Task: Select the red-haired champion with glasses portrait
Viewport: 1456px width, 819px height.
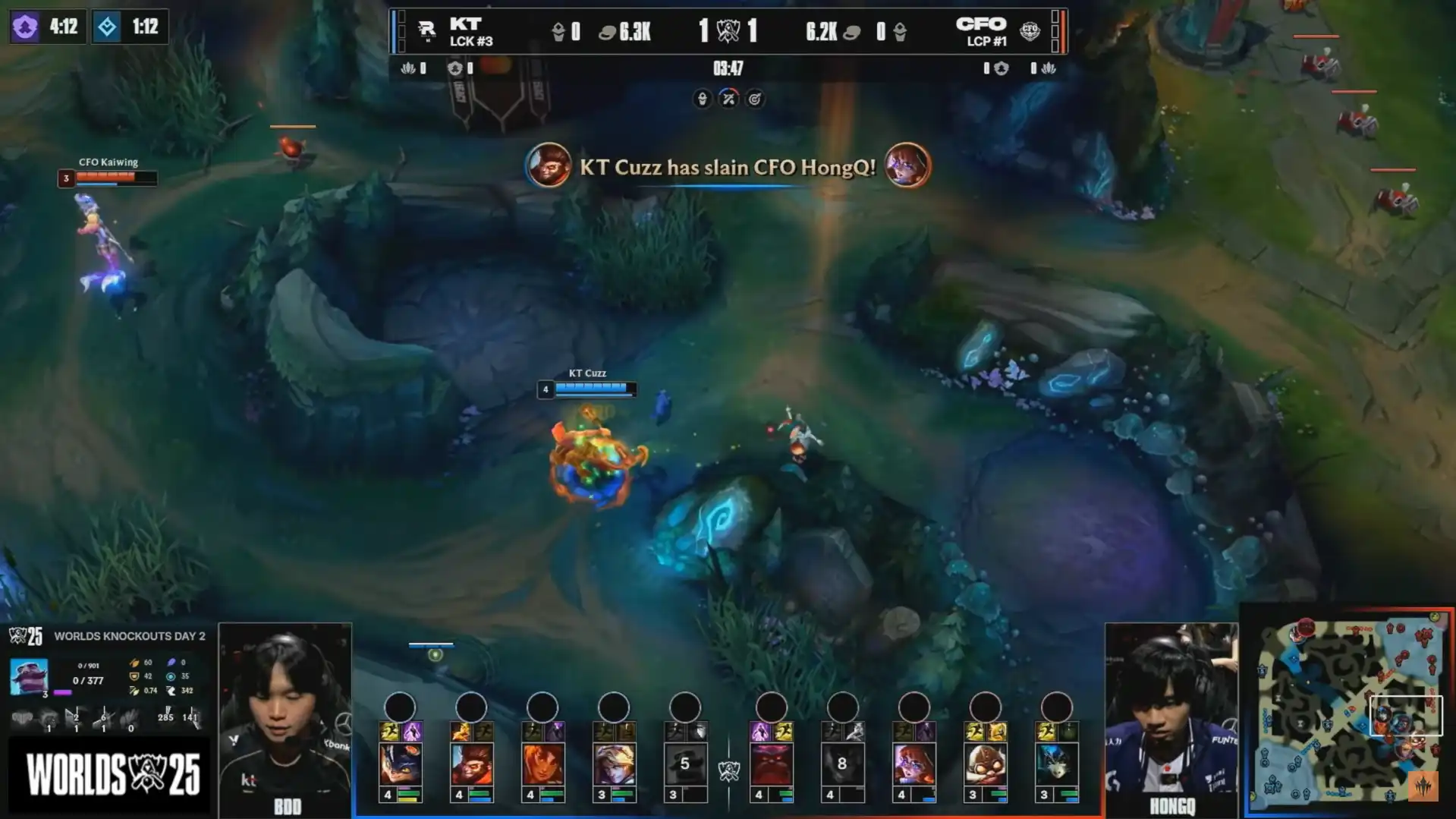Action: pyautogui.click(x=914, y=763)
